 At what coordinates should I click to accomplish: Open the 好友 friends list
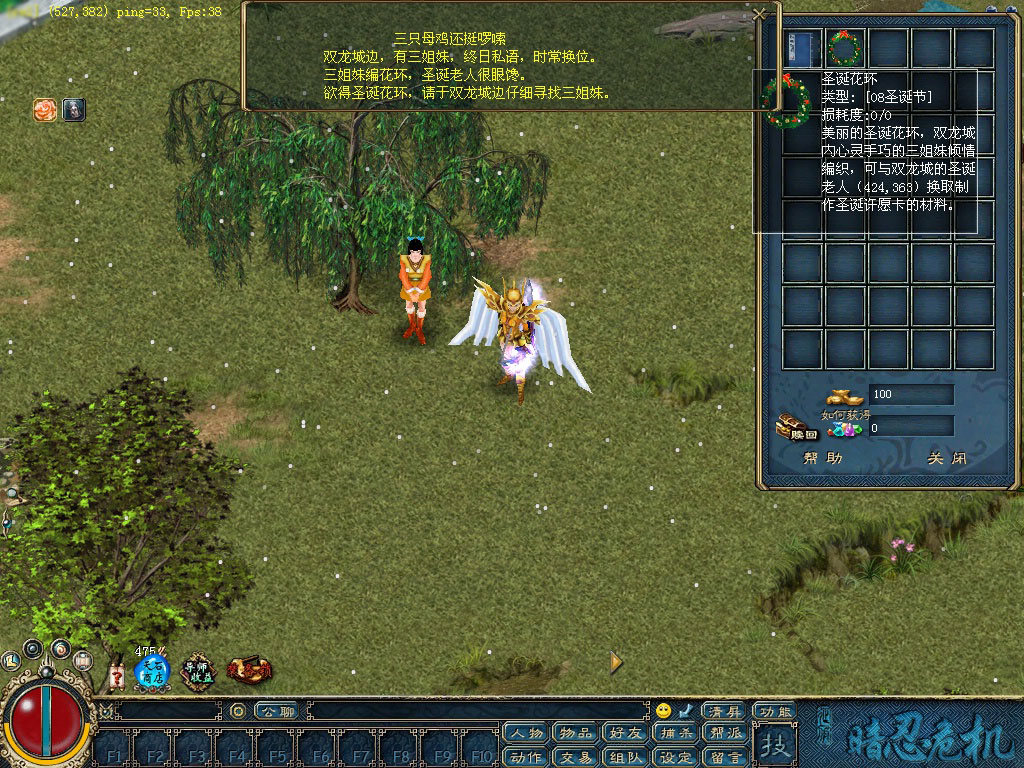[625, 734]
